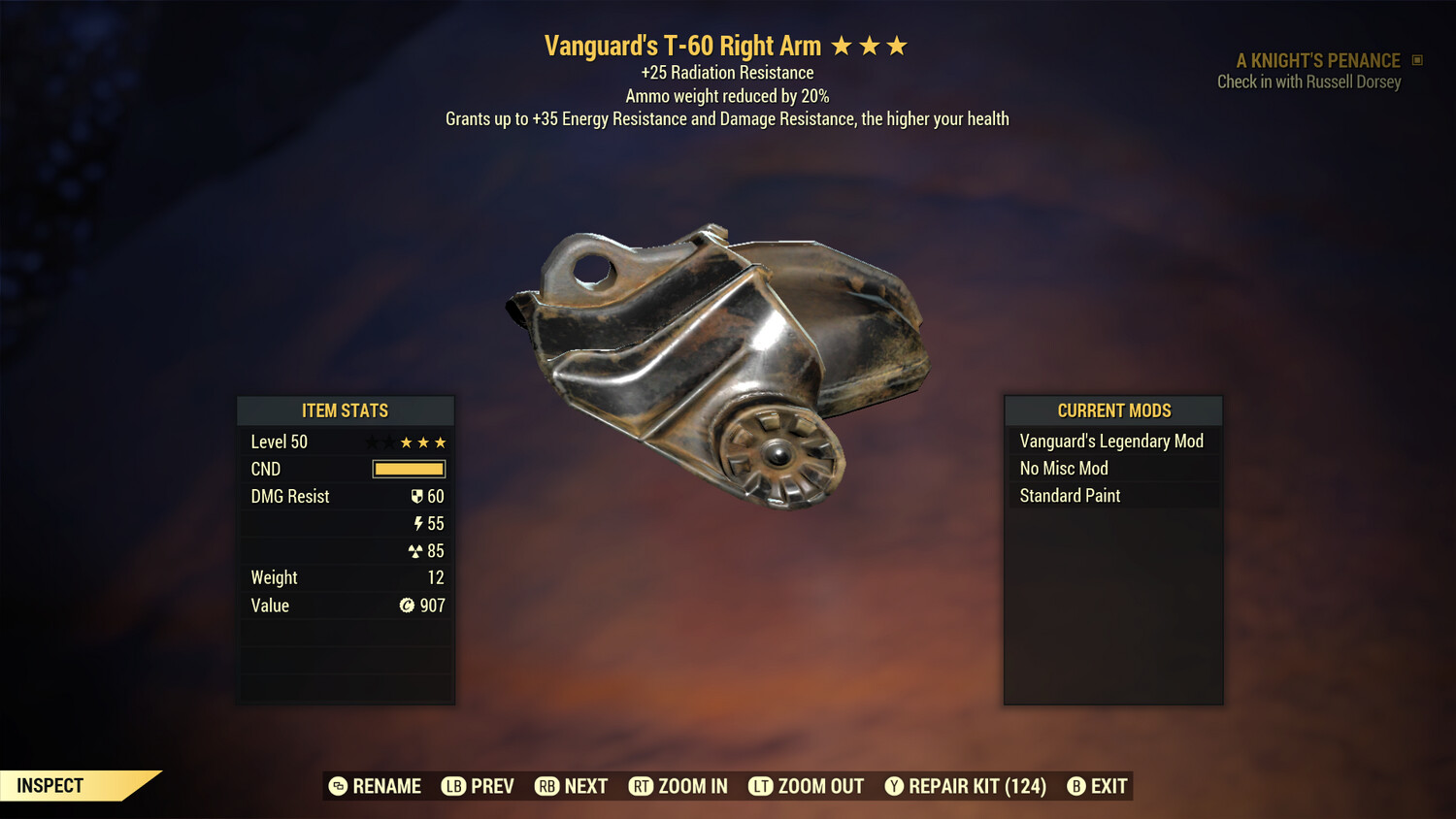The width and height of the screenshot is (1456, 819).
Task: Select the Standard Paint mod entry
Action: point(1070,495)
